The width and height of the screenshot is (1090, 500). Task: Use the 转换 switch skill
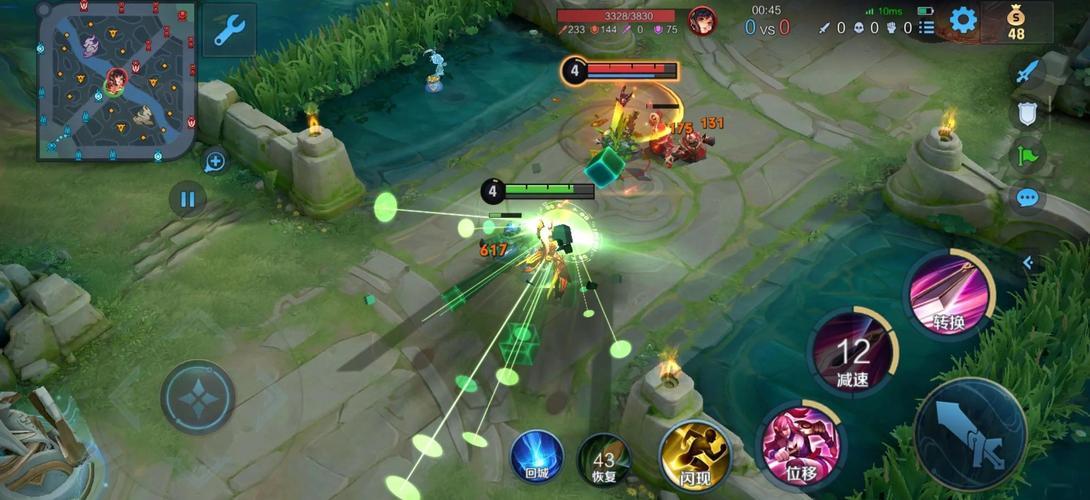point(948,294)
